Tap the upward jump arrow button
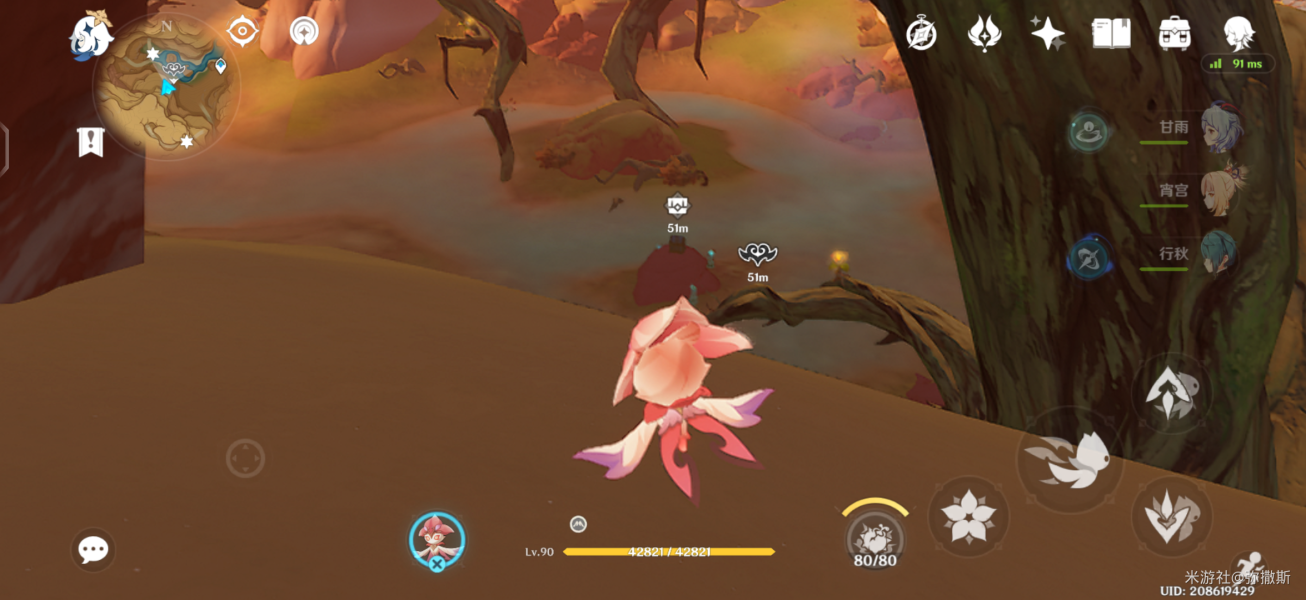The width and height of the screenshot is (1306, 600). pos(1170,392)
